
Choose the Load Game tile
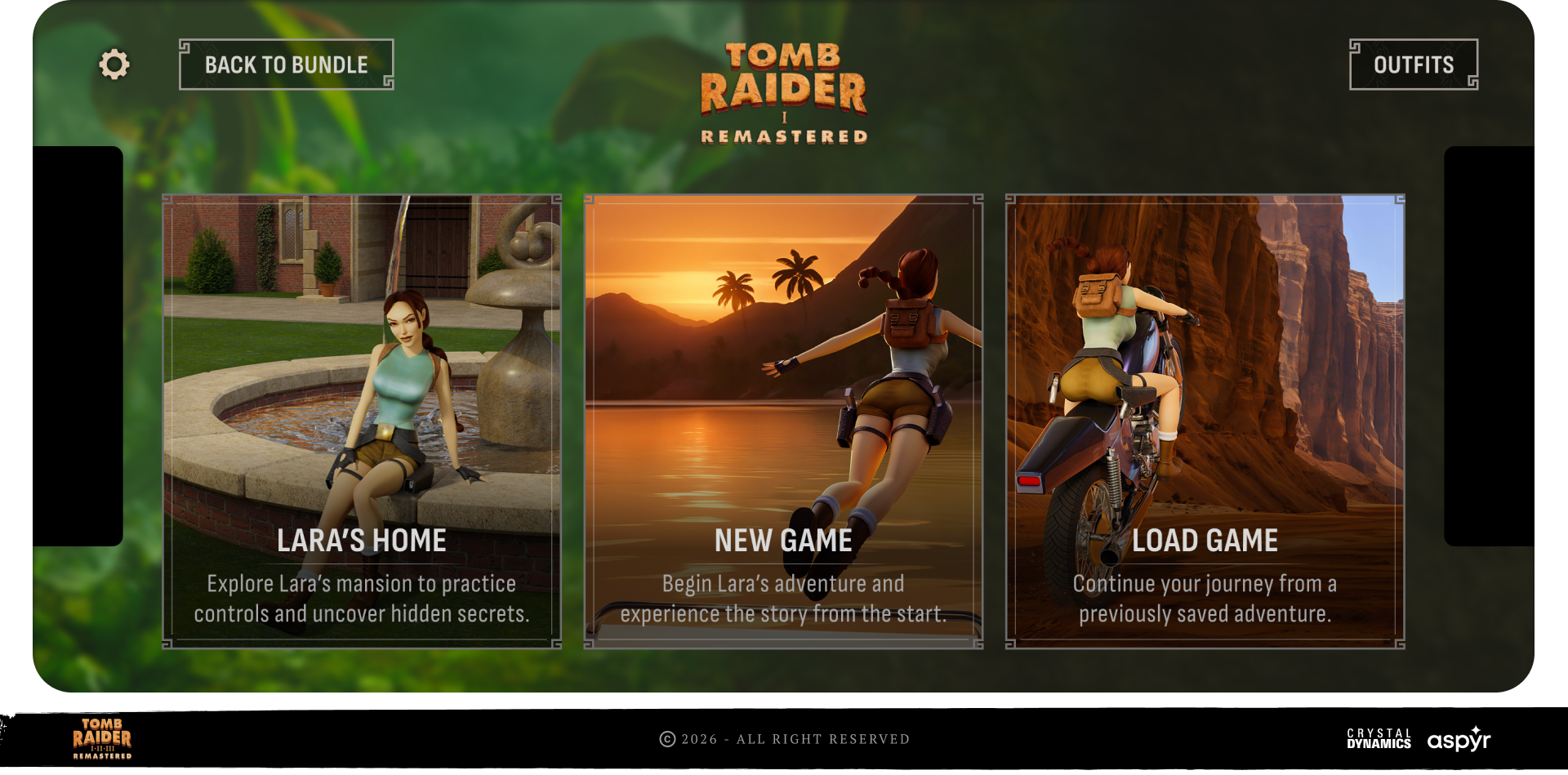[x=1205, y=421]
